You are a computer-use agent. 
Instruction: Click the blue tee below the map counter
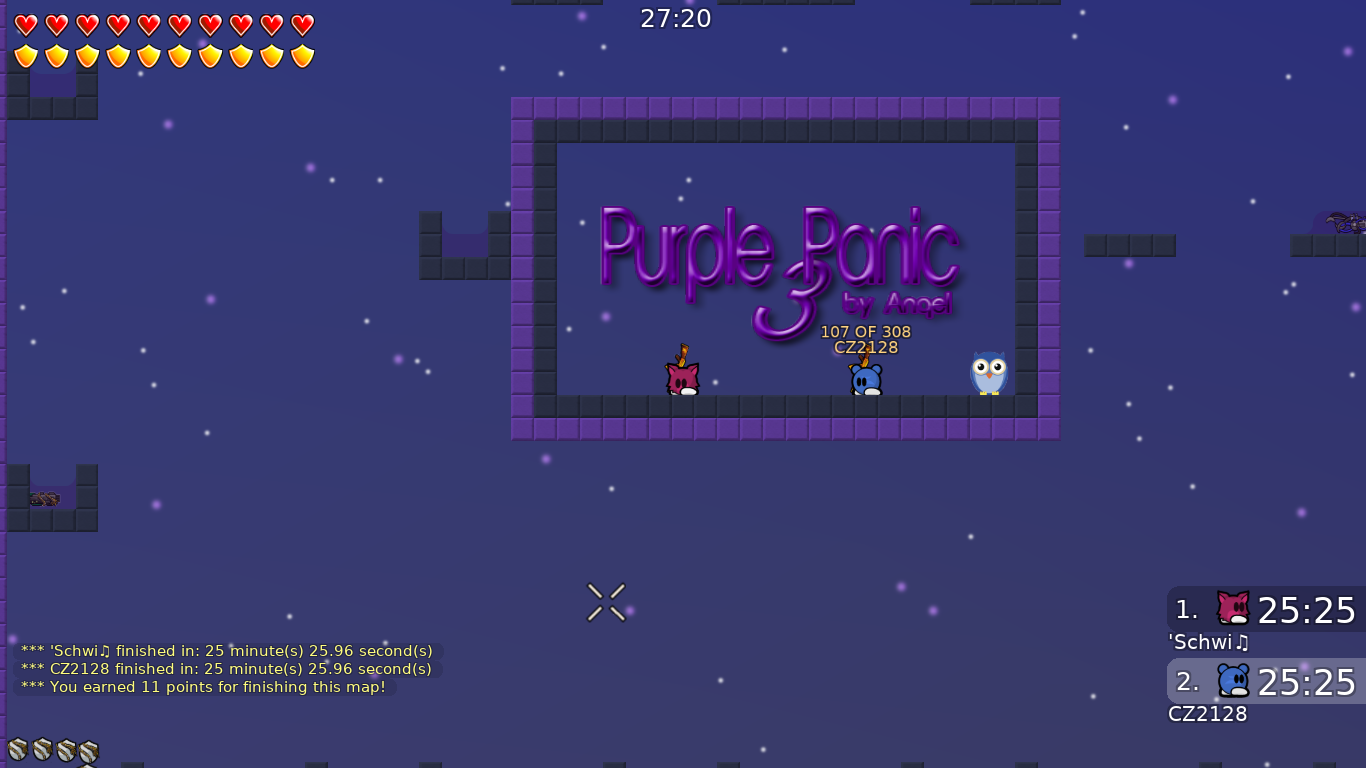pyautogui.click(x=863, y=378)
